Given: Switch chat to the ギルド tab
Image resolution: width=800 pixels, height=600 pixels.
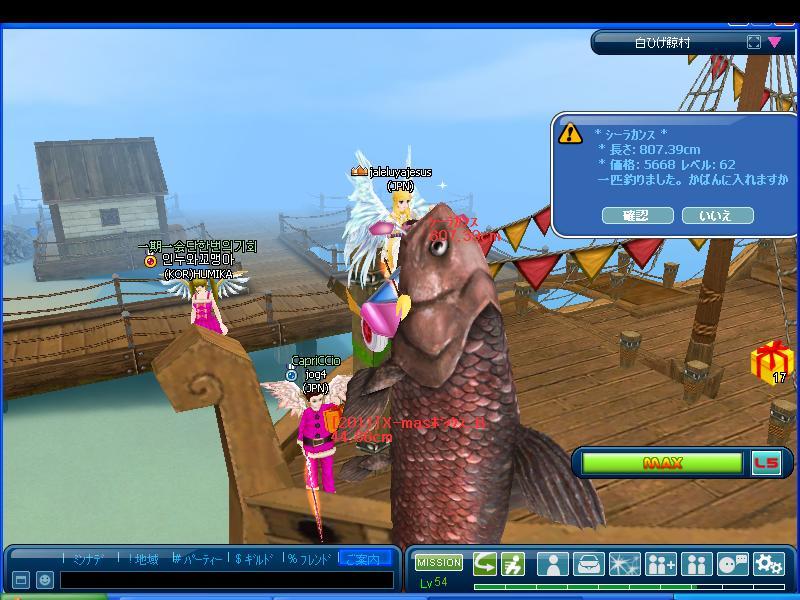Looking at the screenshot, I should [255, 559].
